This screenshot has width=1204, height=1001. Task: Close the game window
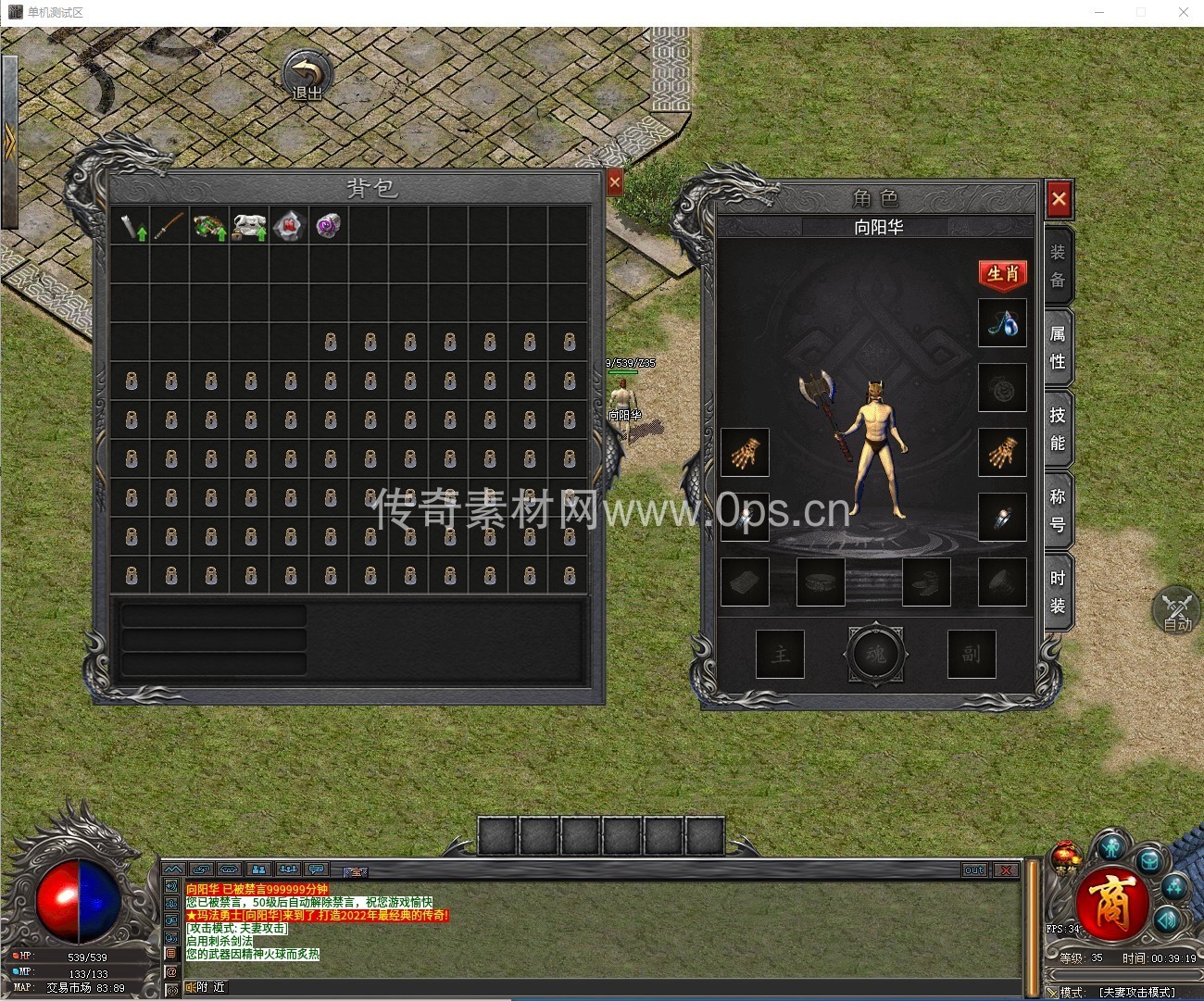[x=1183, y=12]
